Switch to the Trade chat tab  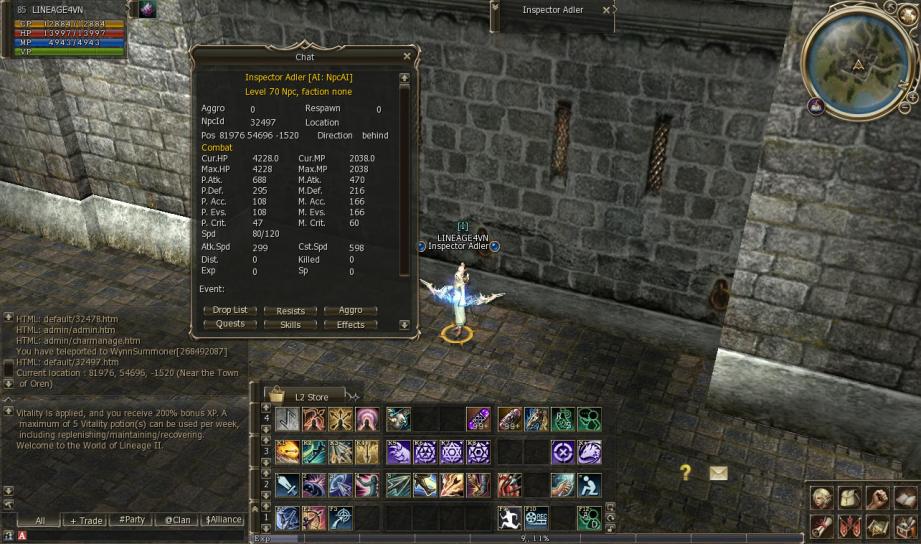pyautogui.click(x=86, y=520)
